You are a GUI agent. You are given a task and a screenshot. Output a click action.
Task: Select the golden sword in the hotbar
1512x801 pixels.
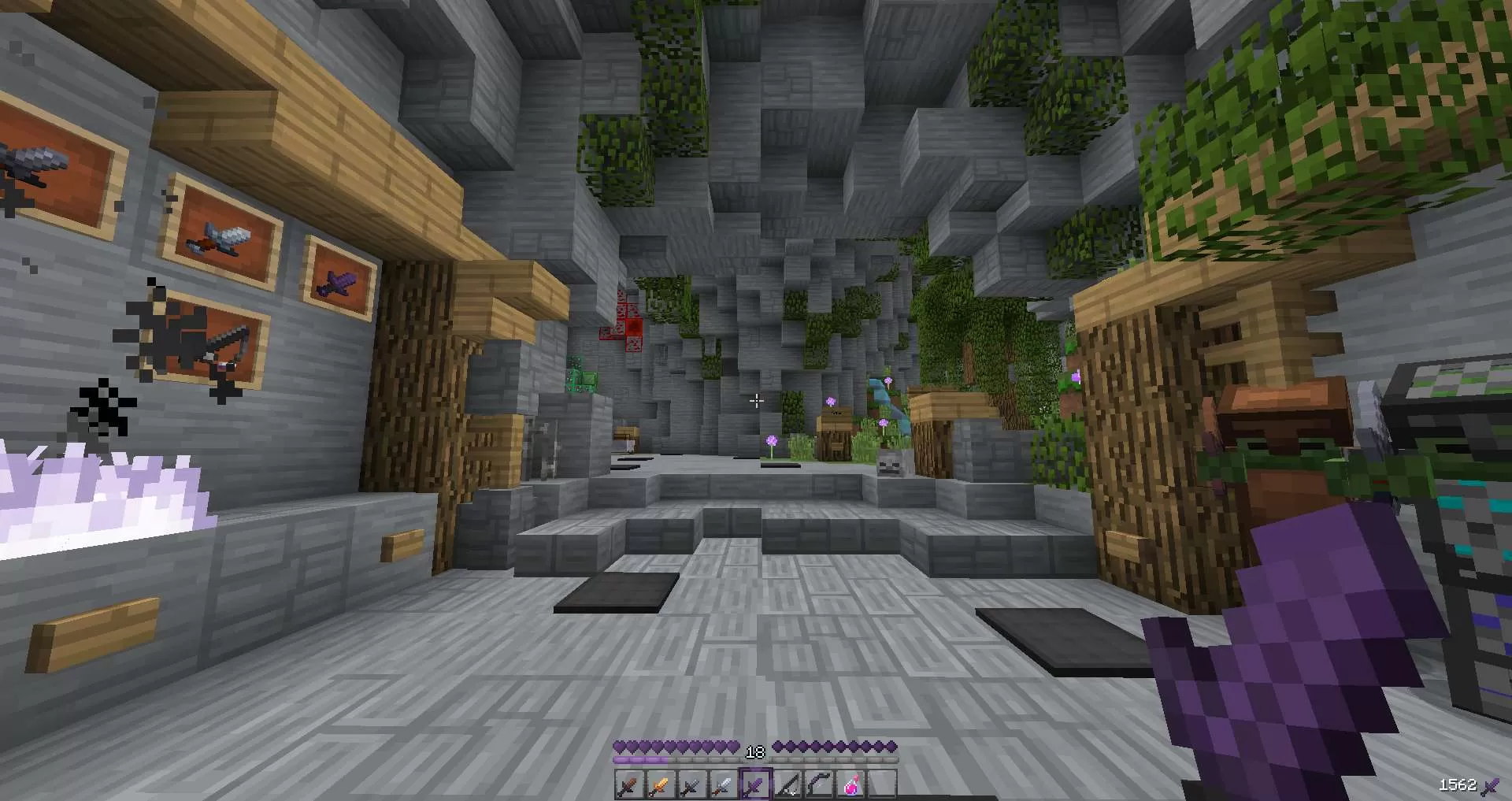point(658,785)
